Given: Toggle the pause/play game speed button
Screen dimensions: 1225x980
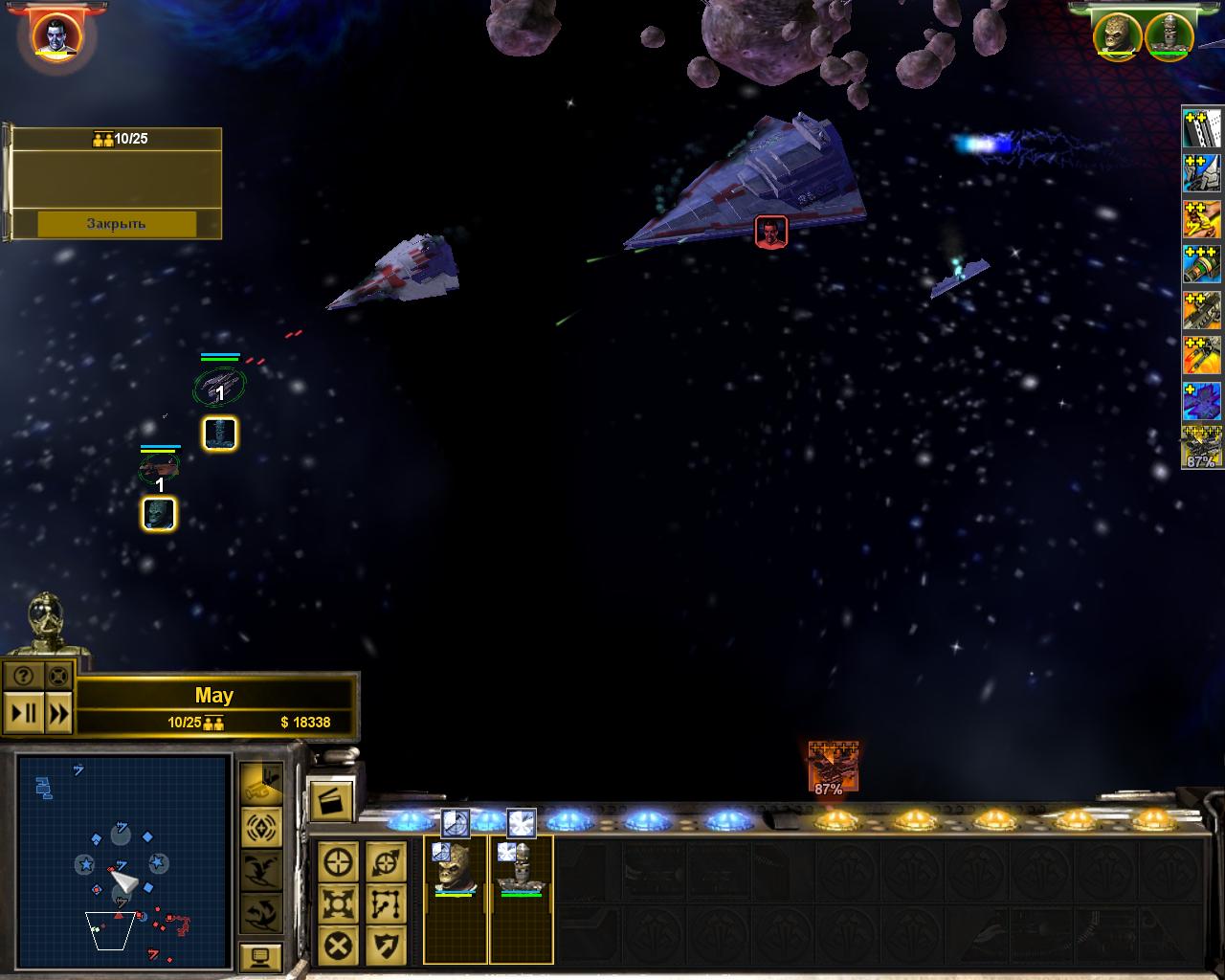Looking at the screenshot, I should click(x=23, y=713).
